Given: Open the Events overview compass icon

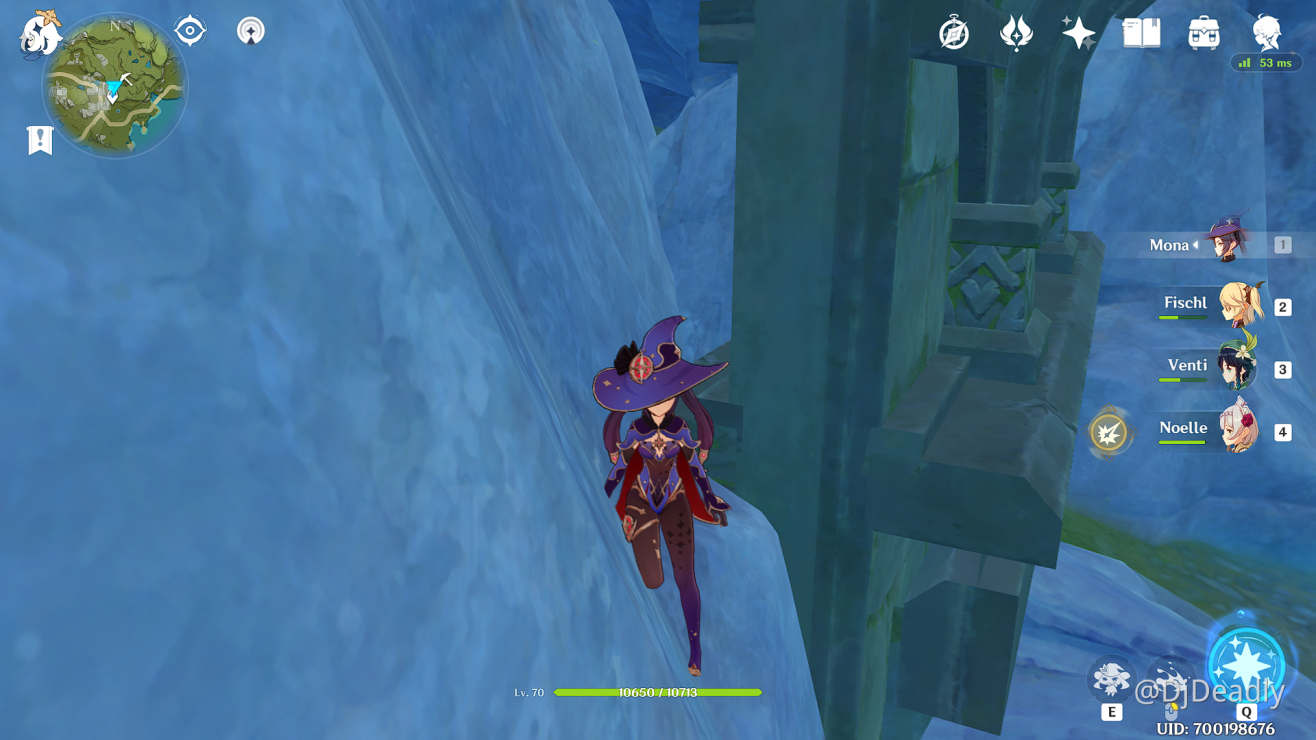Looking at the screenshot, I should point(953,33).
